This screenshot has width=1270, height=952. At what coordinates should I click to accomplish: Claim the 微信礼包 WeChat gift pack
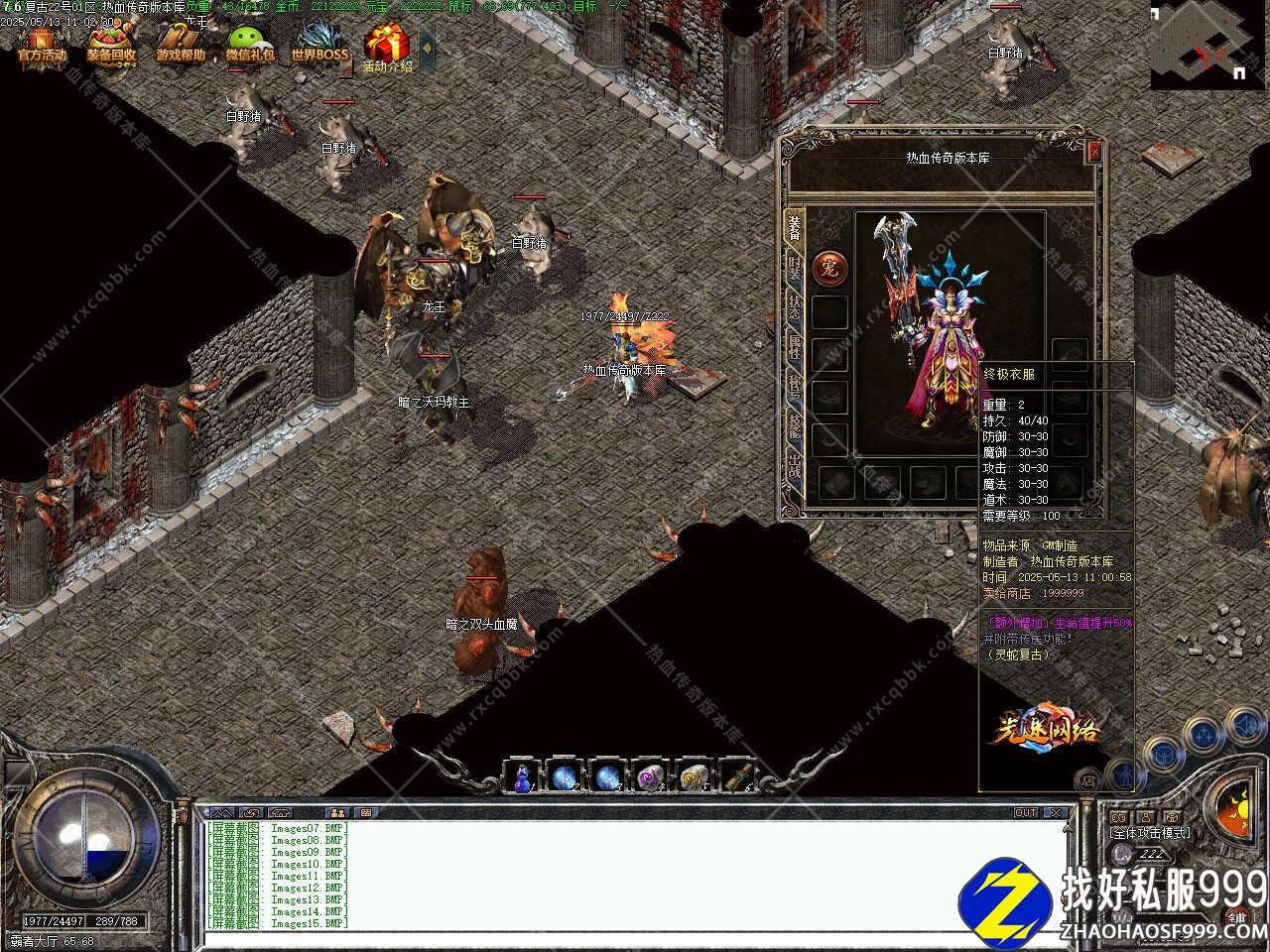[250, 46]
